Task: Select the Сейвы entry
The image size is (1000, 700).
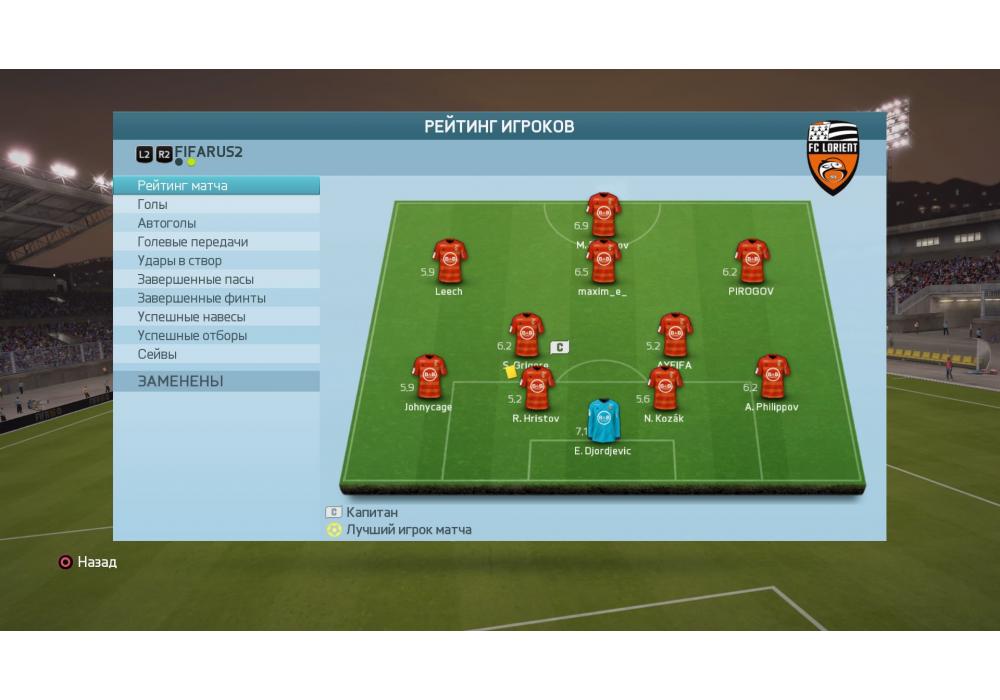Action: click(217, 354)
